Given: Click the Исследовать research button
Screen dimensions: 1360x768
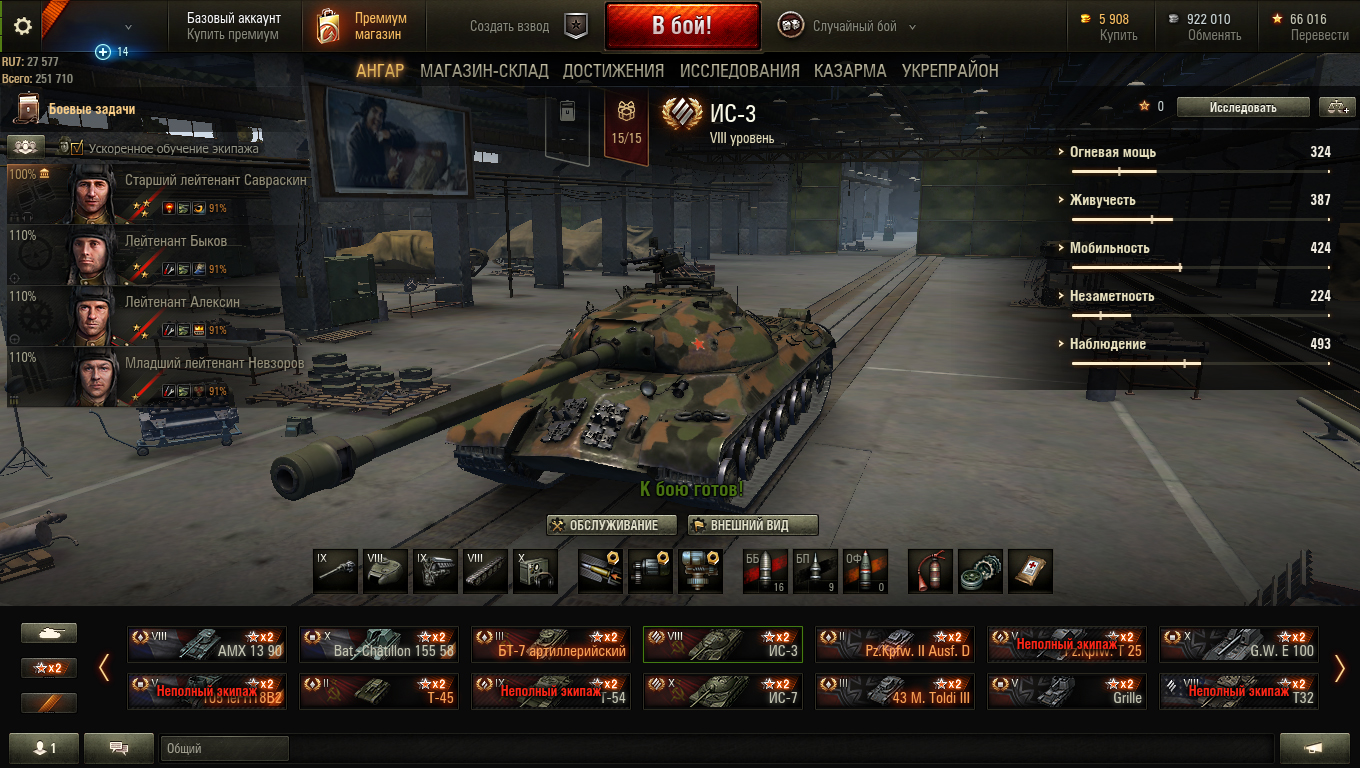Looking at the screenshot, I should coord(1242,107).
